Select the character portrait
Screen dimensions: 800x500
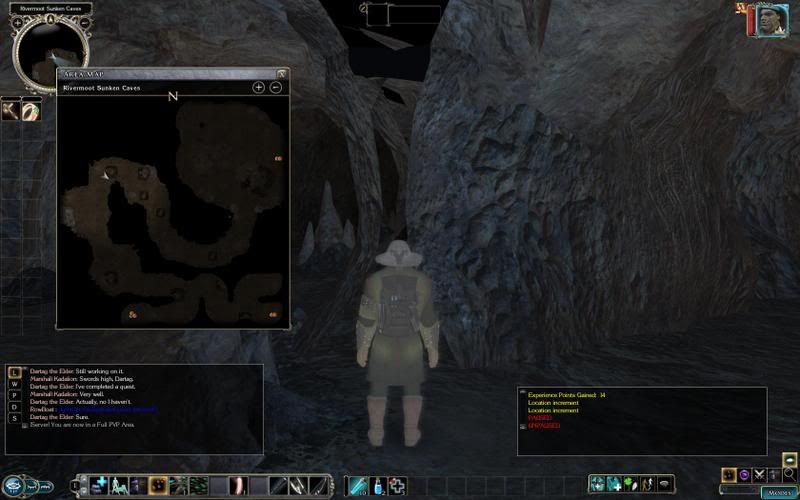[767, 20]
